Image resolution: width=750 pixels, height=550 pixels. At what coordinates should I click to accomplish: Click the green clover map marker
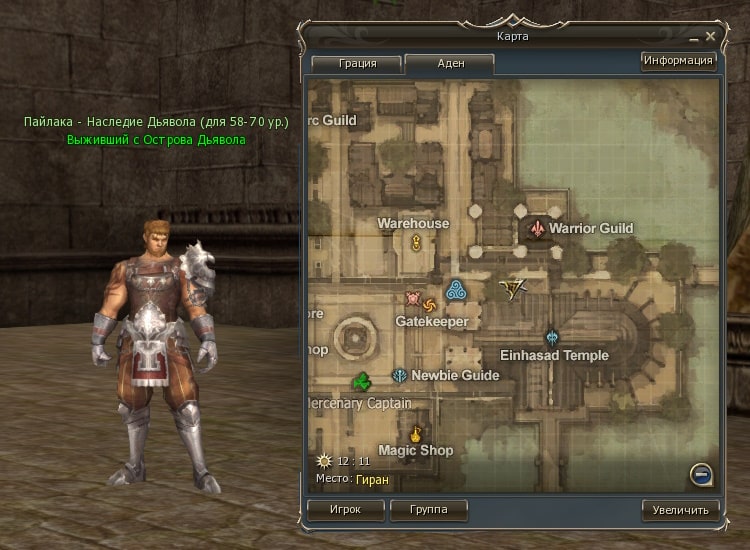click(x=362, y=381)
